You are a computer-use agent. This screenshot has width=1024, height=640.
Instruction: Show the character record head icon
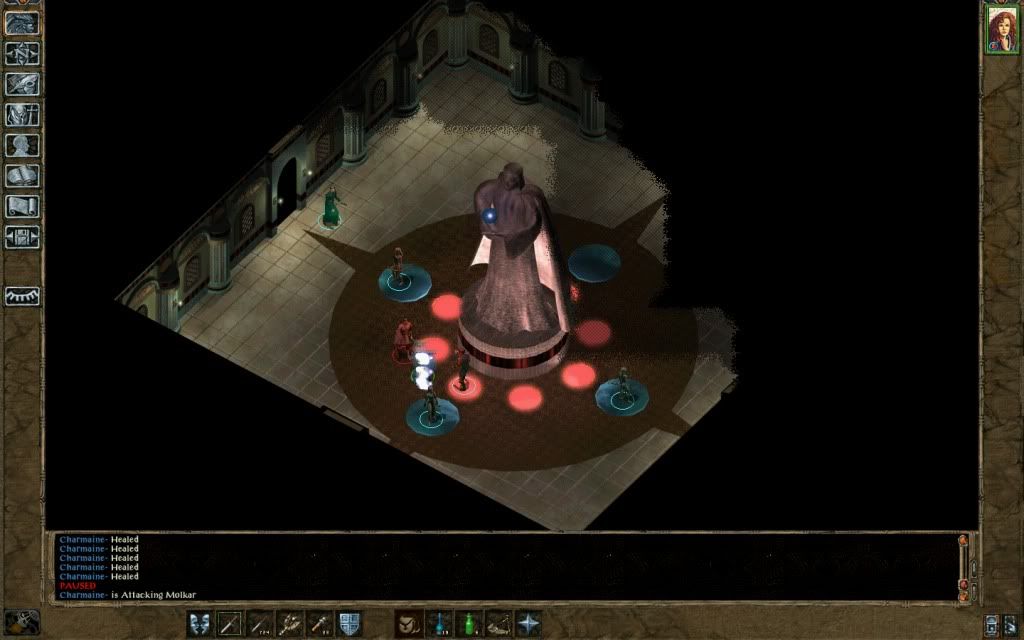pyautogui.click(x=22, y=145)
